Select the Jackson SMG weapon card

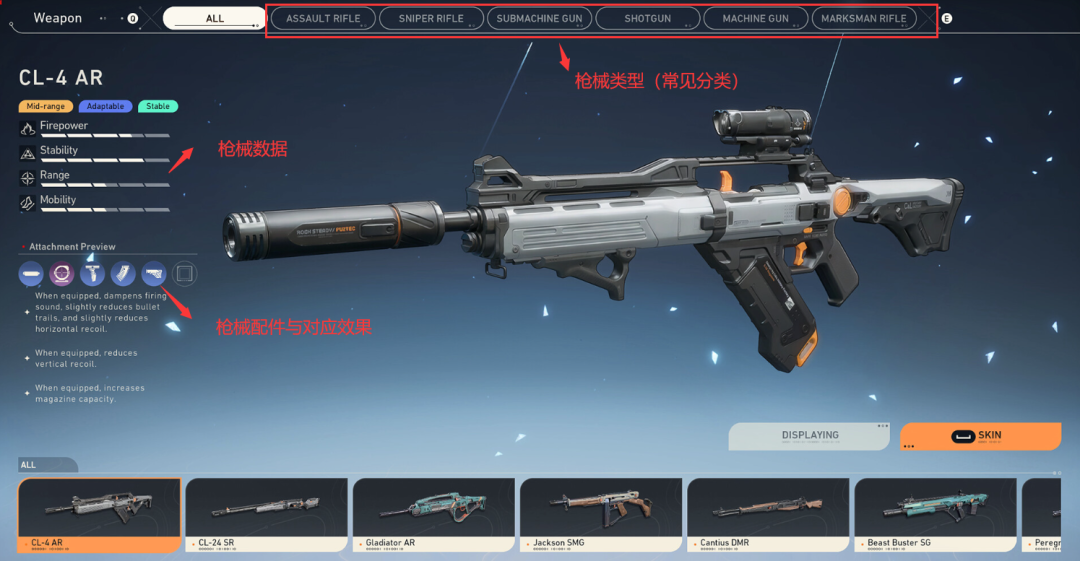click(x=600, y=513)
